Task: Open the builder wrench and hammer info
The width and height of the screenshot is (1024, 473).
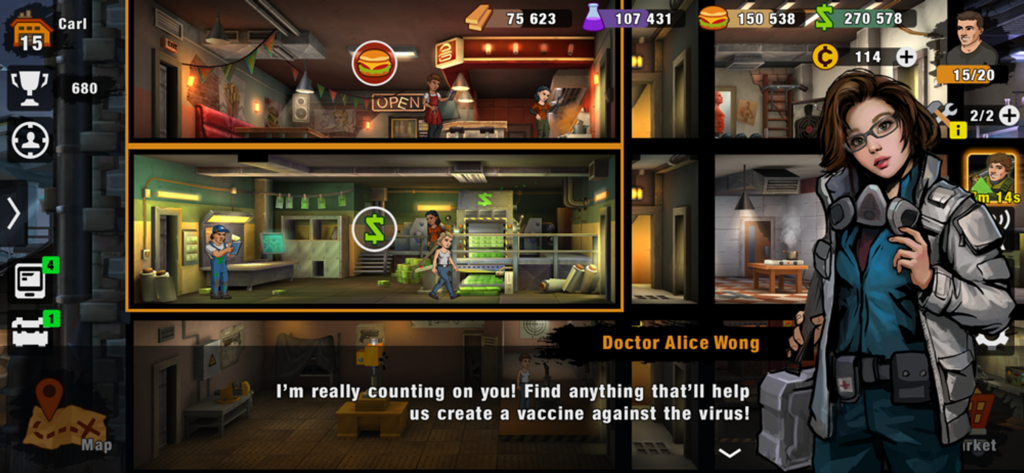Action: 944,117
